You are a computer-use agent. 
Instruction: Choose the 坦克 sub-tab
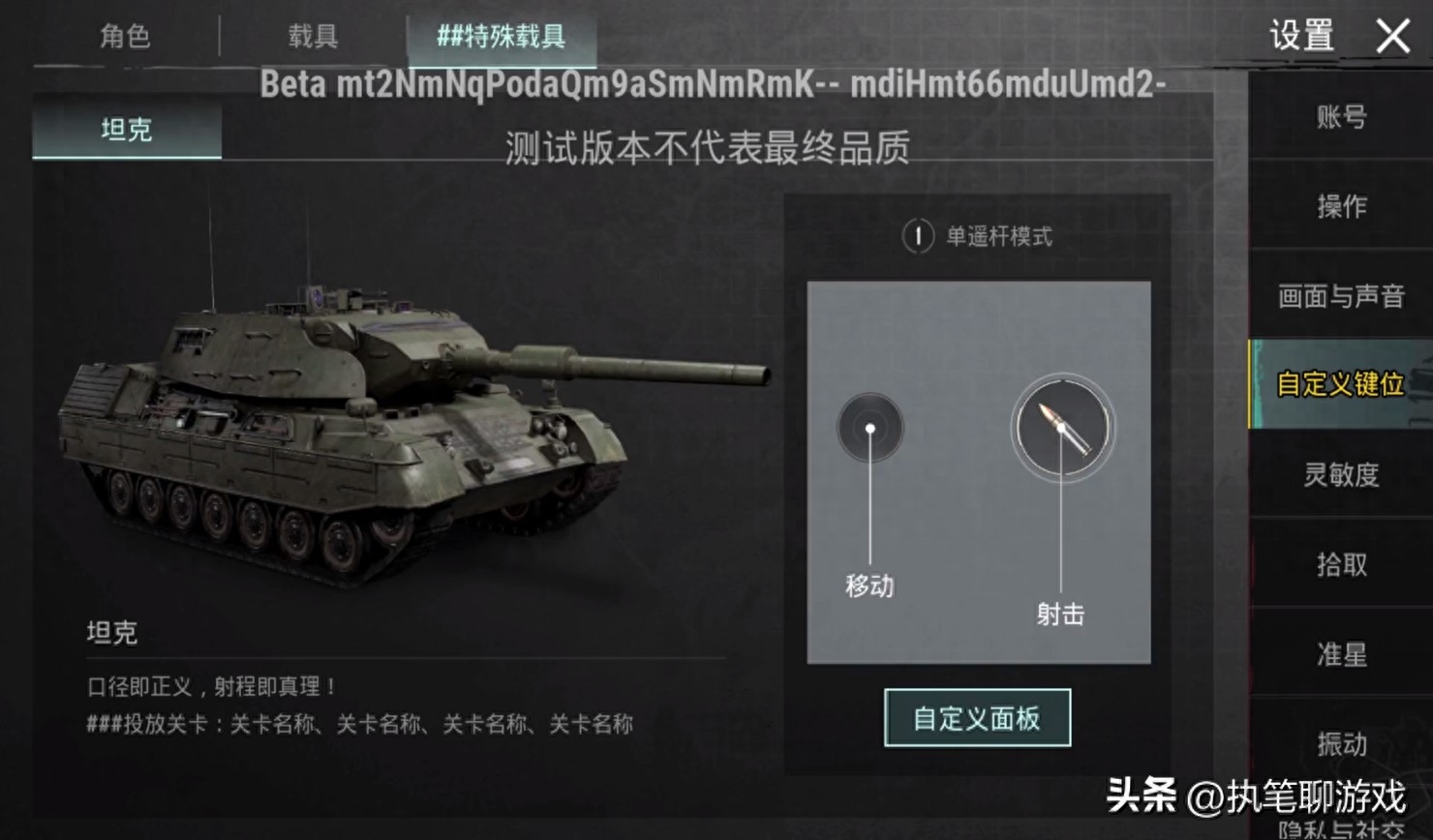(x=127, y=130)
